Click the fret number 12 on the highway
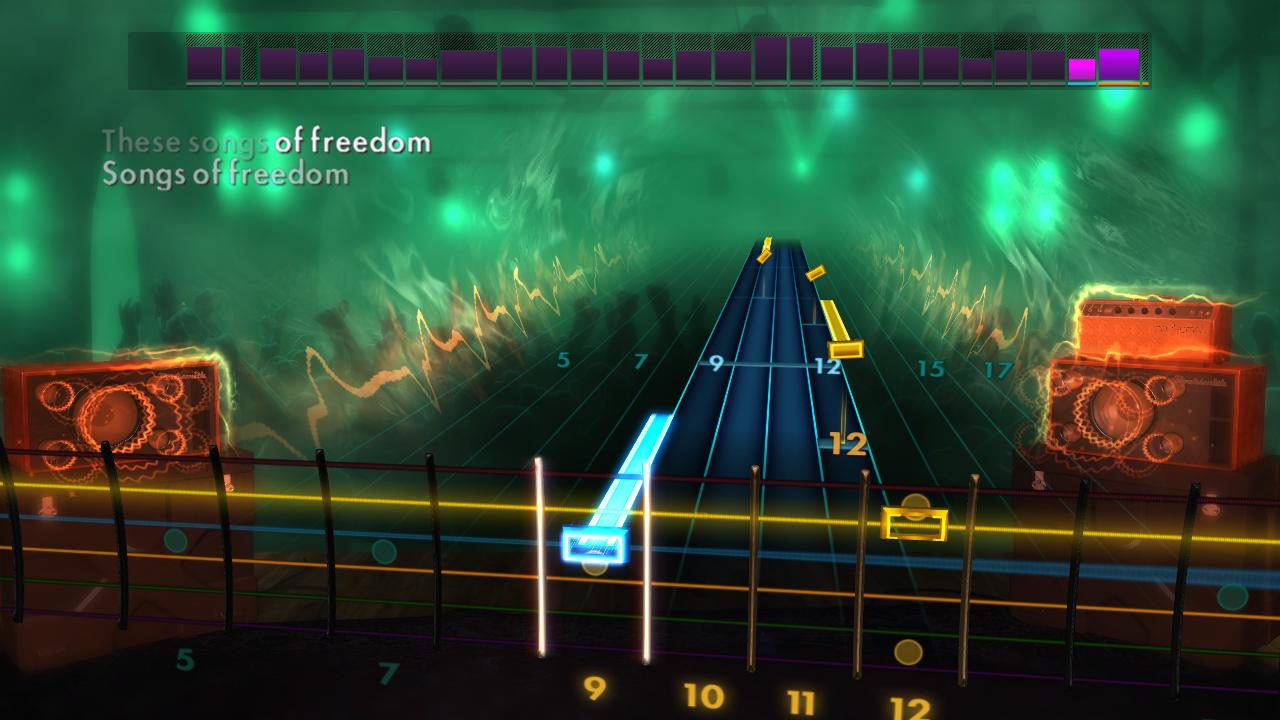The image size is (1280, 720). (x=826, y=367)
